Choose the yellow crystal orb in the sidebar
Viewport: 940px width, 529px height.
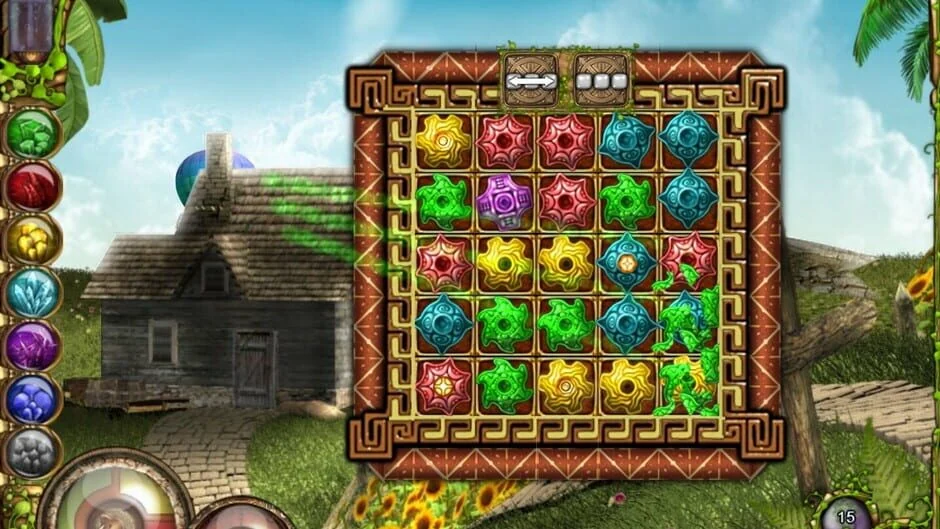tap(32, 240)
